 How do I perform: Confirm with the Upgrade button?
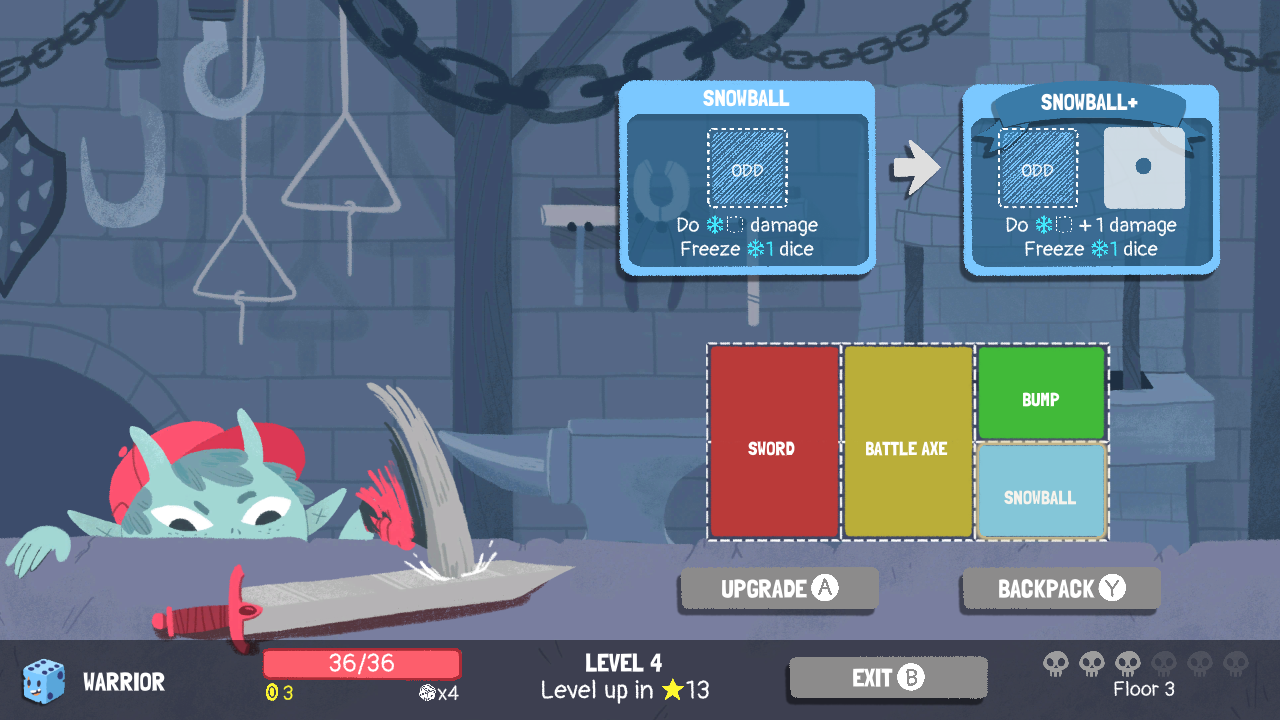point(779,589)
